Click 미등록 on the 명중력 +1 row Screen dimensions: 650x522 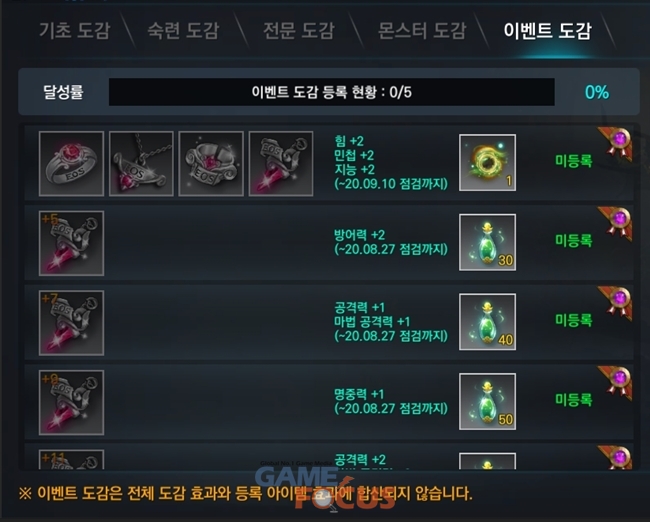point(573,400)
